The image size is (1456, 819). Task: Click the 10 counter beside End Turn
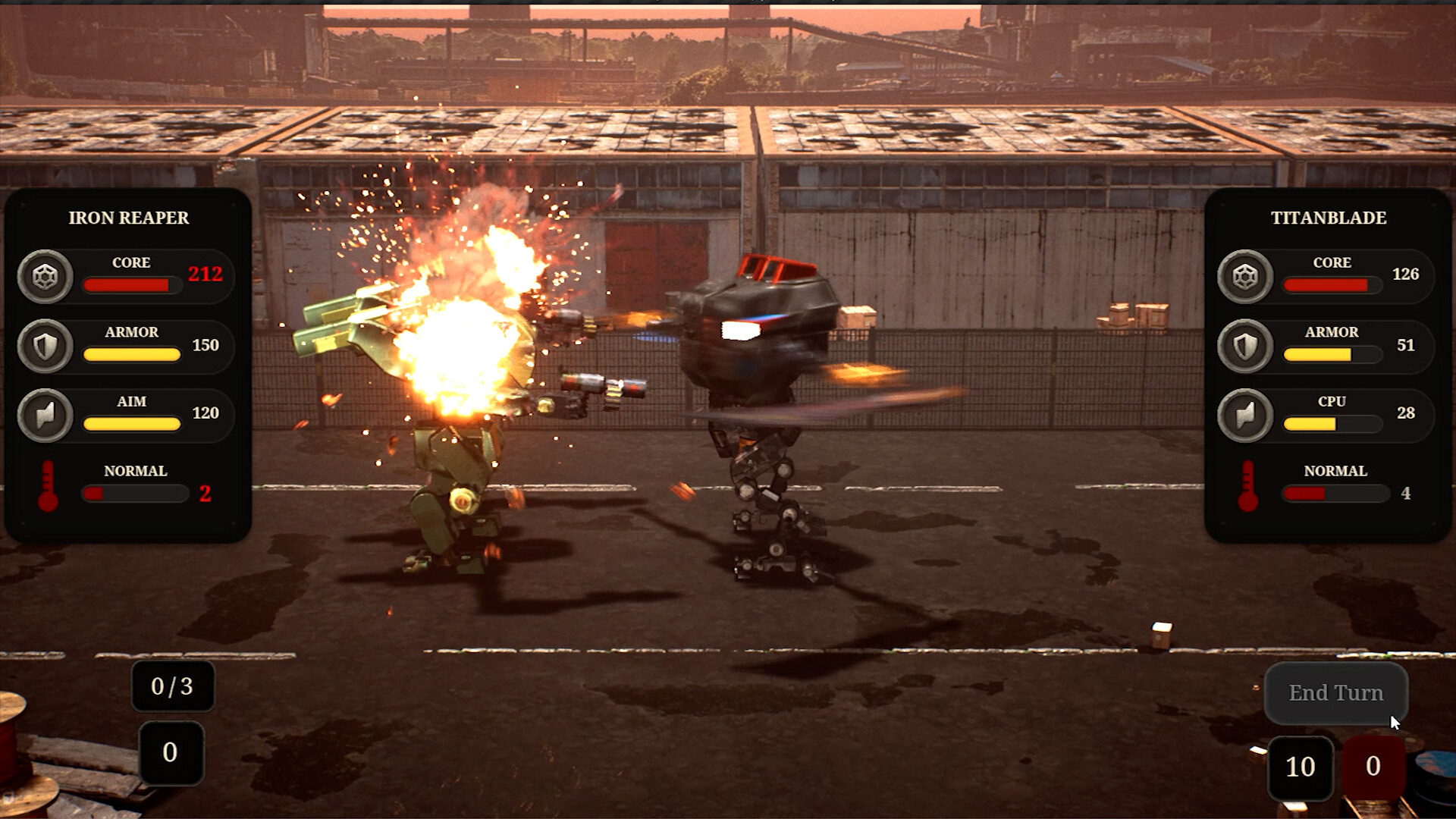tap(1300, 767)
